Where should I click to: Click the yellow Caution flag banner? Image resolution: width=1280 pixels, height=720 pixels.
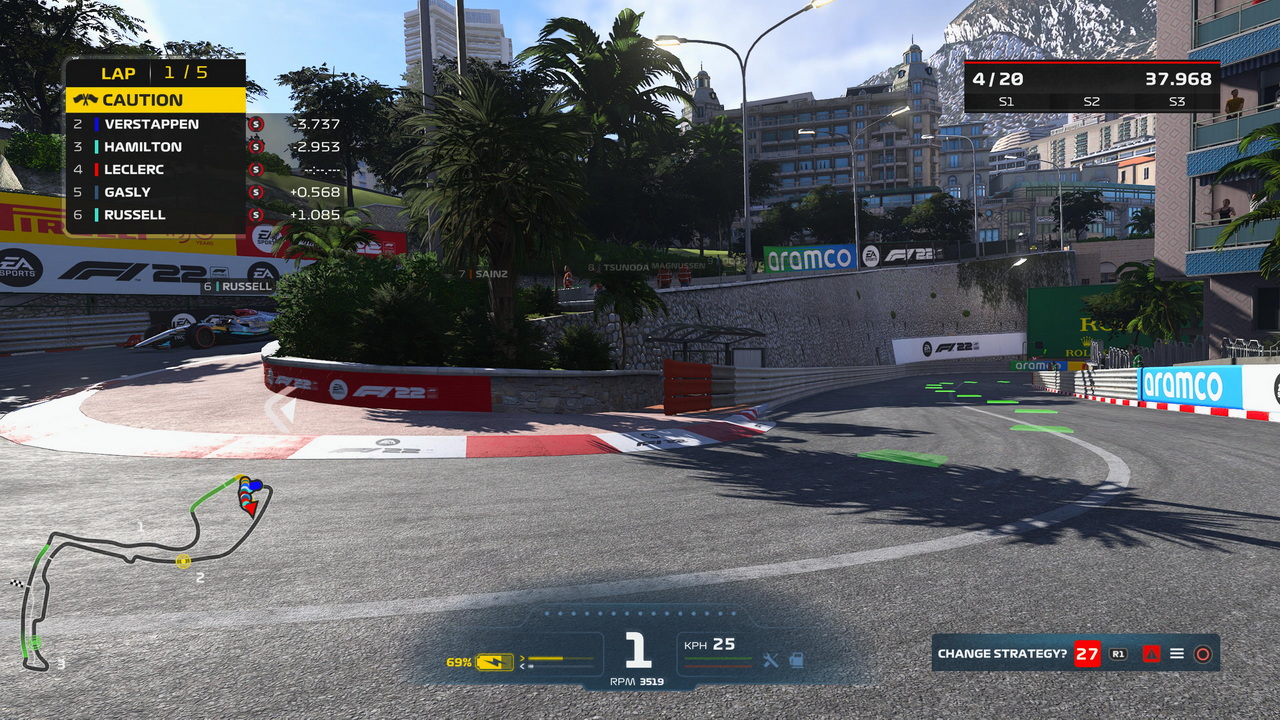[155, 100]
